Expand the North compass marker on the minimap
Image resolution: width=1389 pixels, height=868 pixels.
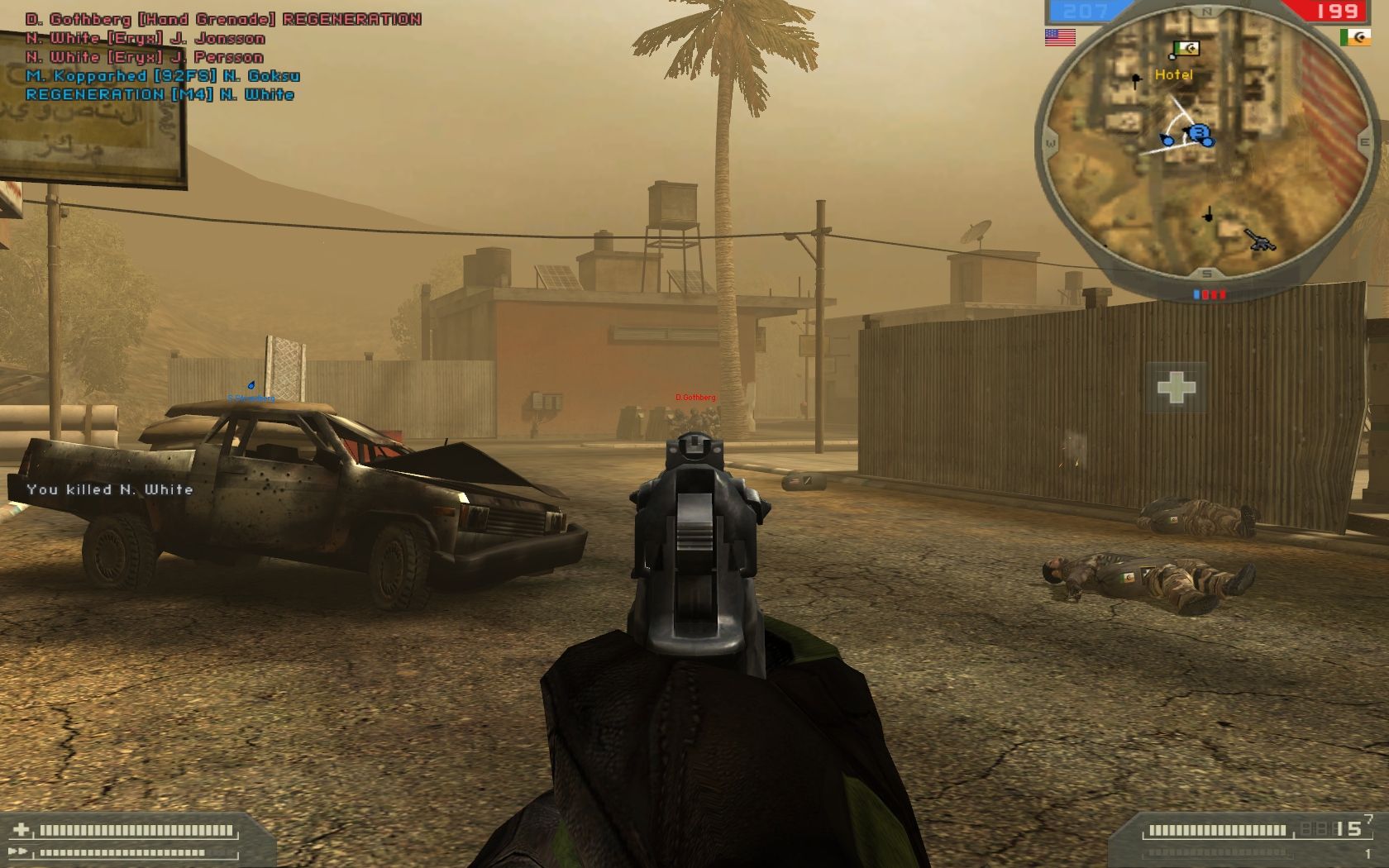click(1205, 11)
